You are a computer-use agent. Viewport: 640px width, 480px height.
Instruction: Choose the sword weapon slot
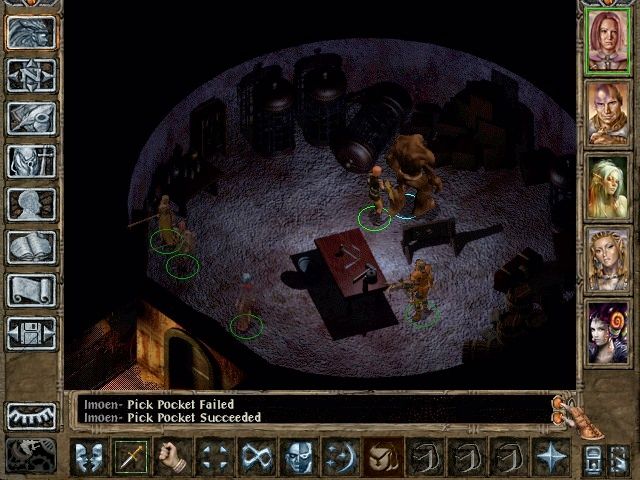click(131, 457)
